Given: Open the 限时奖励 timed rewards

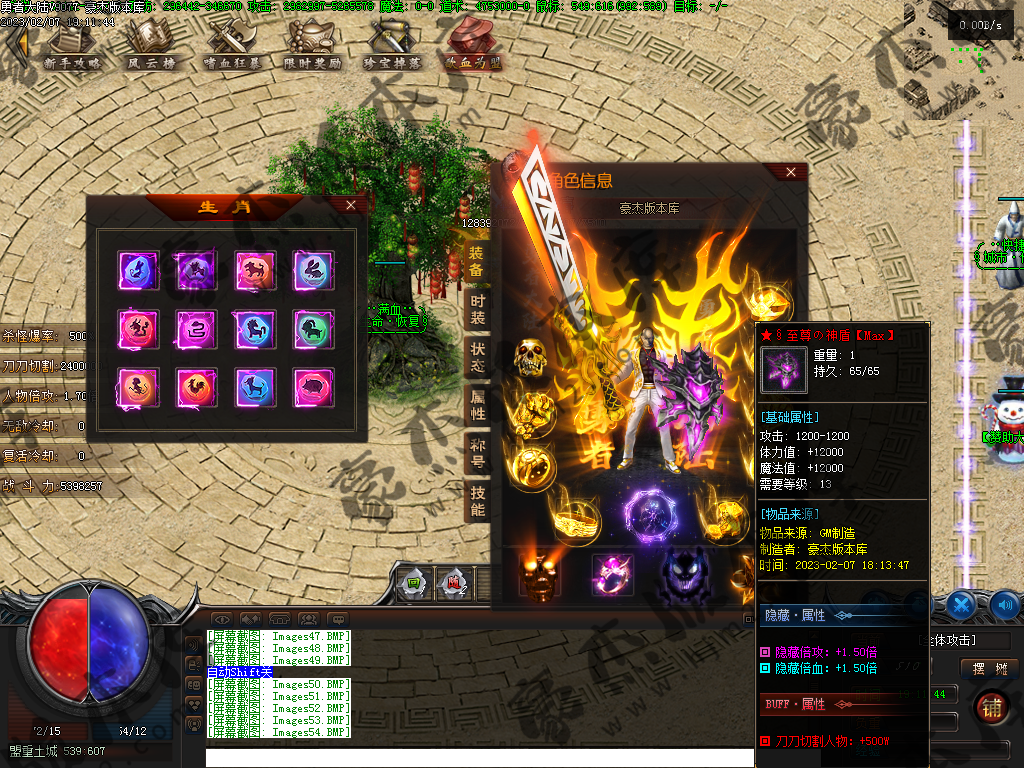Looking at the screenshot, I should (312, 47).
